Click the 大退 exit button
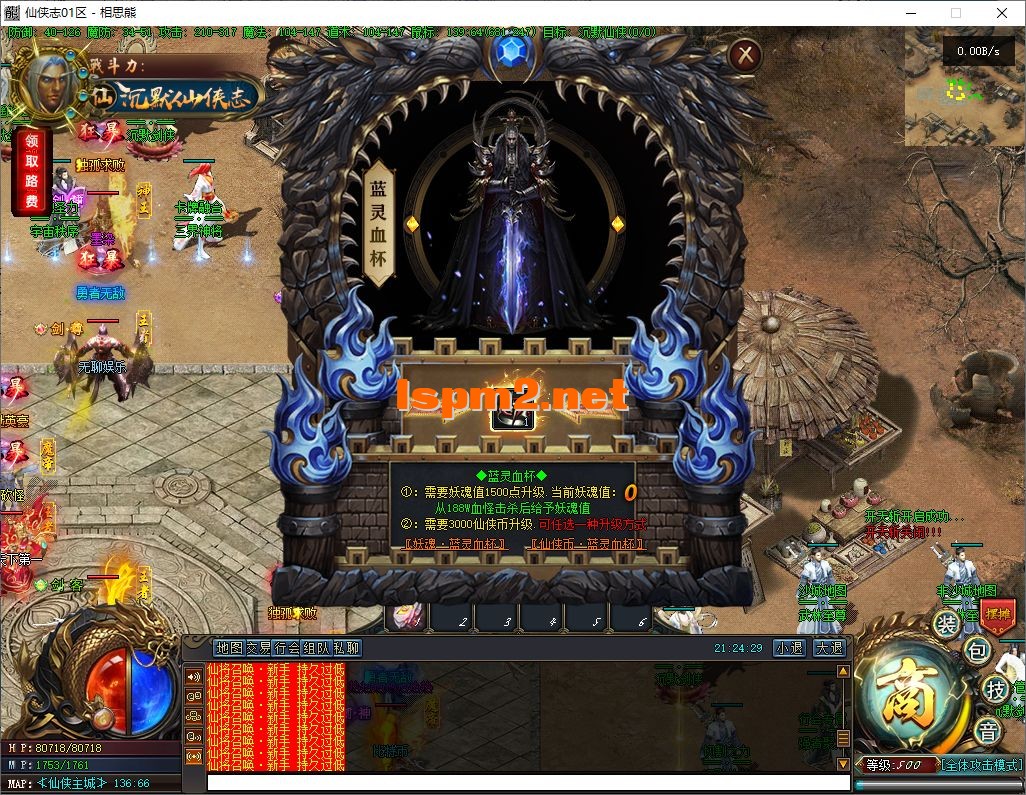Screen dimensions: 1026x795 click(828, 648)
